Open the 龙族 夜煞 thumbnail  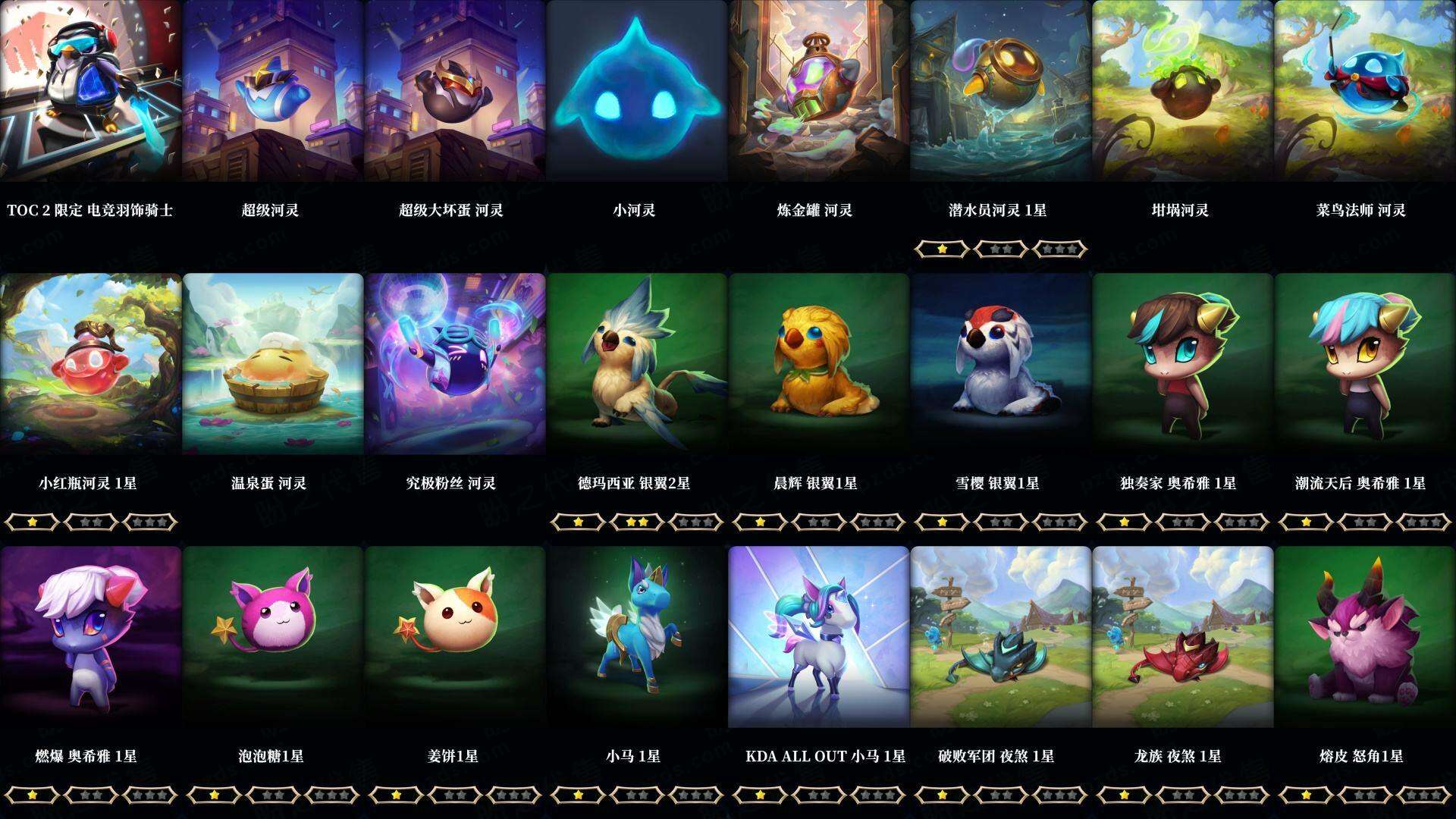(1183, 637)
